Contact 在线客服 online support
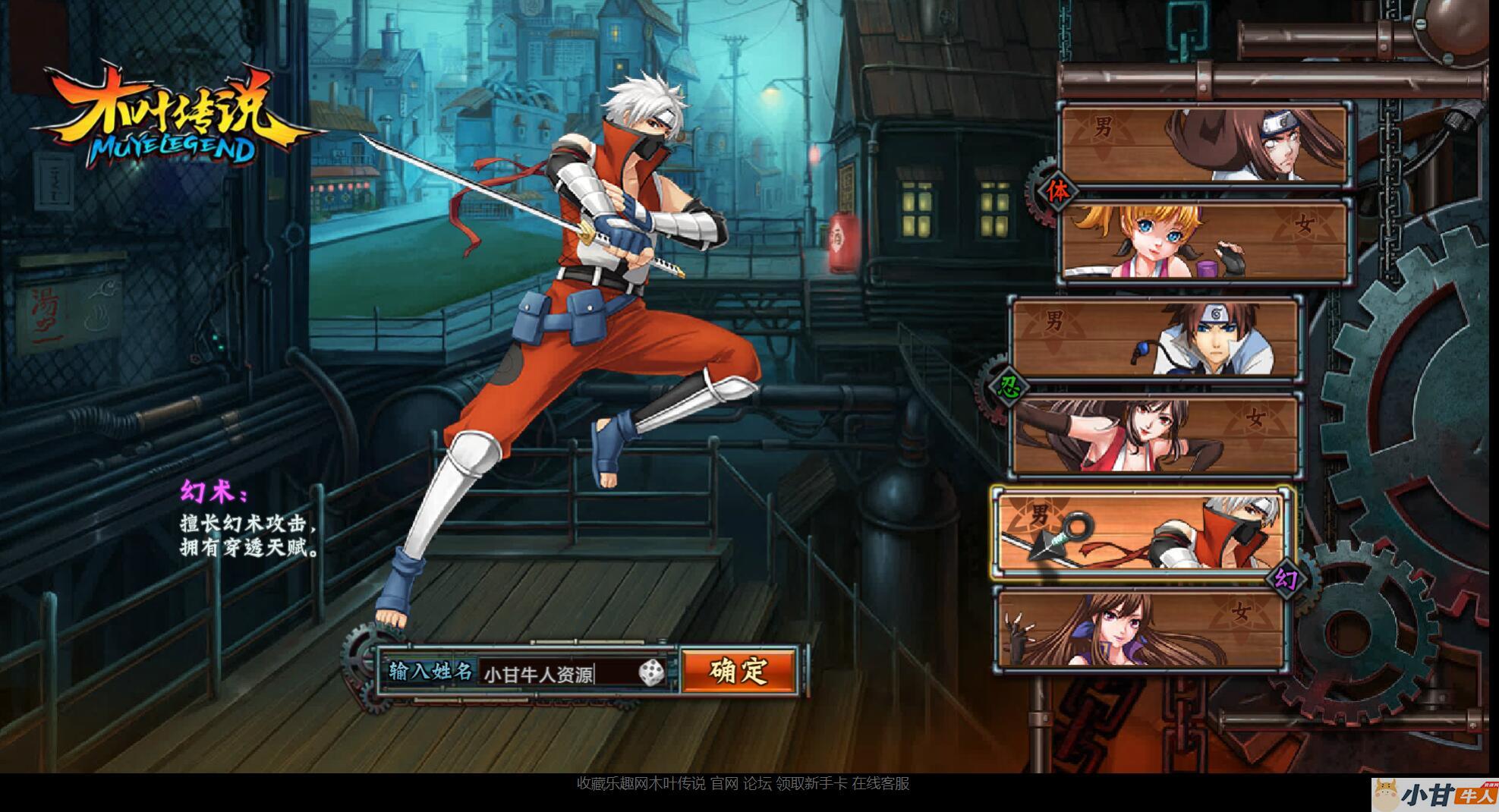Viewport: 1499px width, 812px height. pyautogui.click(x=880, y=784)
